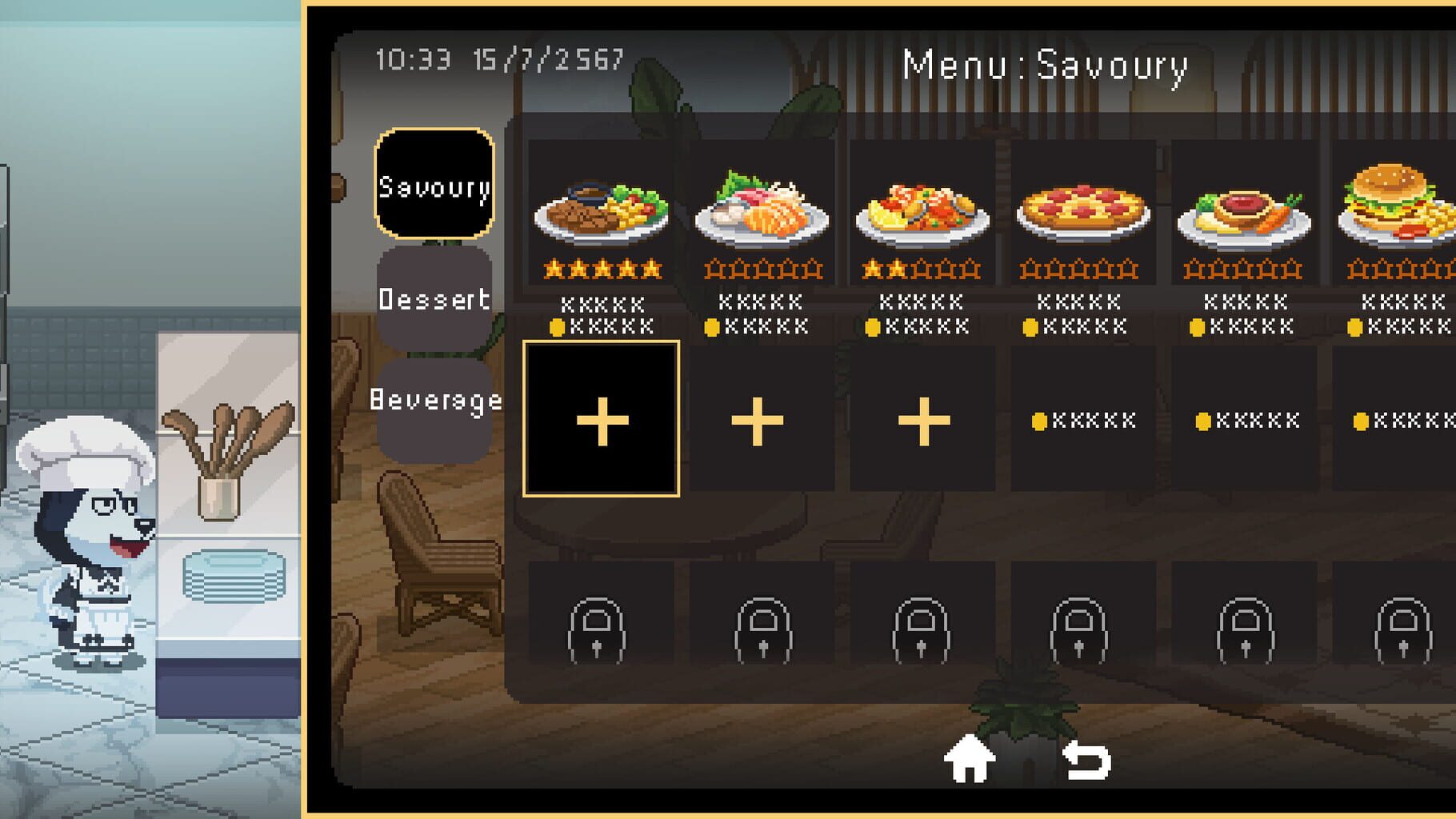This screenshot has height=819, width=1456.
Task: Click the coin price under the pizza dish
Action: point(1080,324)
